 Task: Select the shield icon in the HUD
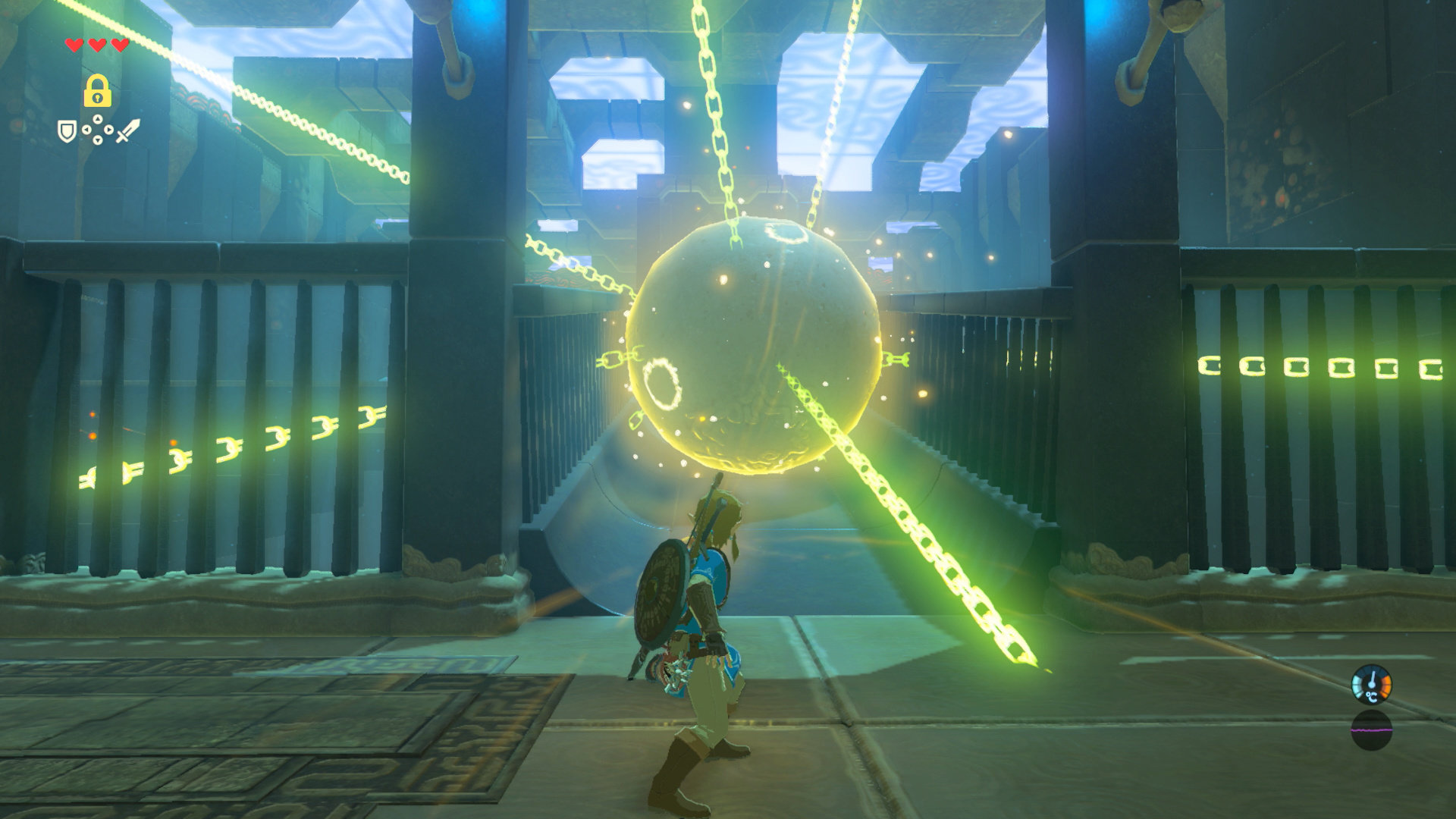click(67, 131)
